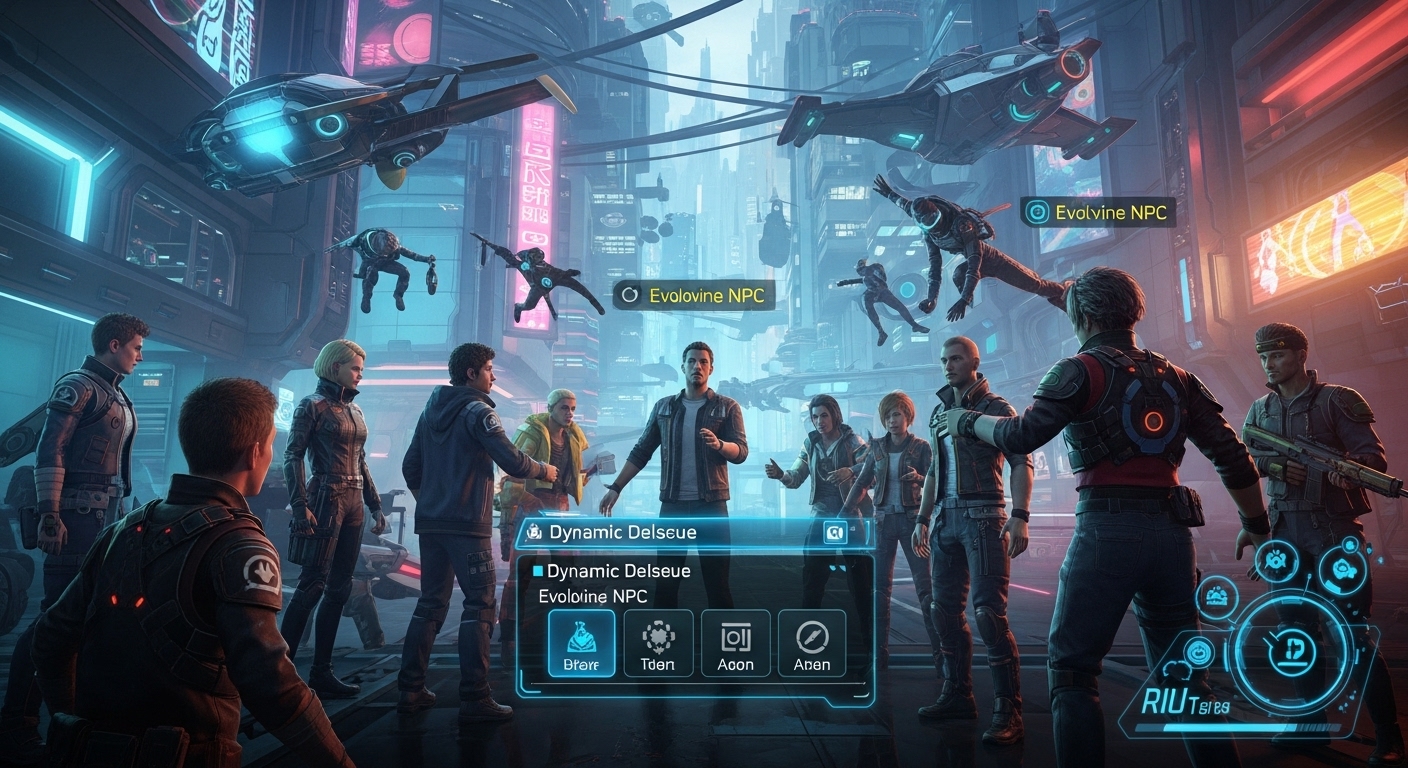Click the small swirl icon above RIU label

(1200, 653)
